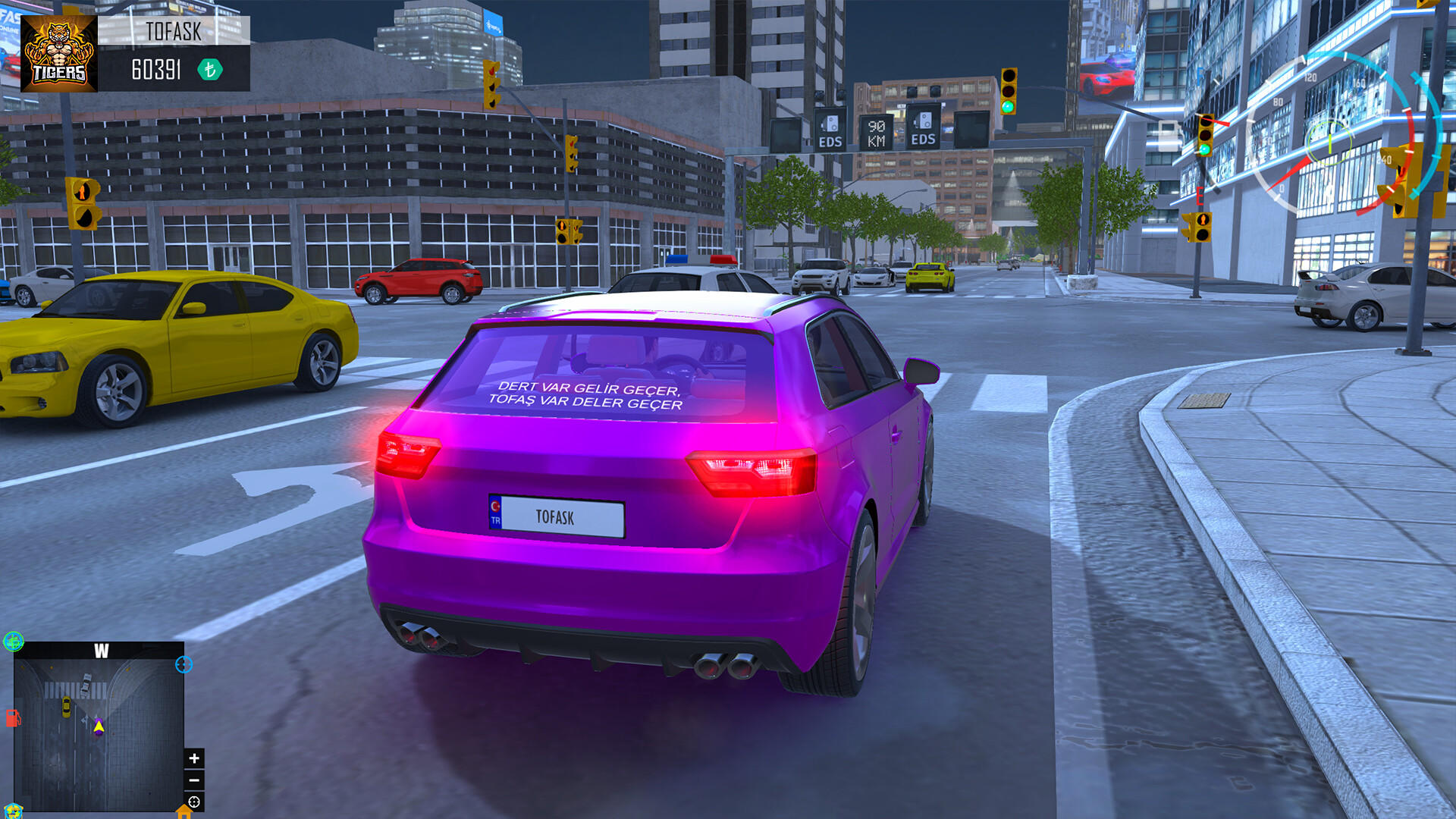The width and height of the screenshot is (1456, 819).
Task: Click the blue target waypoint icon on minimap
Action: [x=184, y=666]
